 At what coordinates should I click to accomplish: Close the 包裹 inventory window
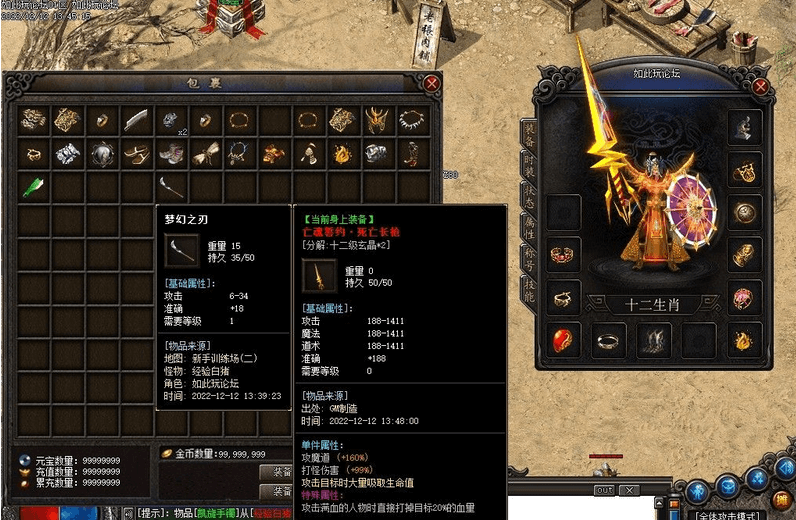(432, 84)
